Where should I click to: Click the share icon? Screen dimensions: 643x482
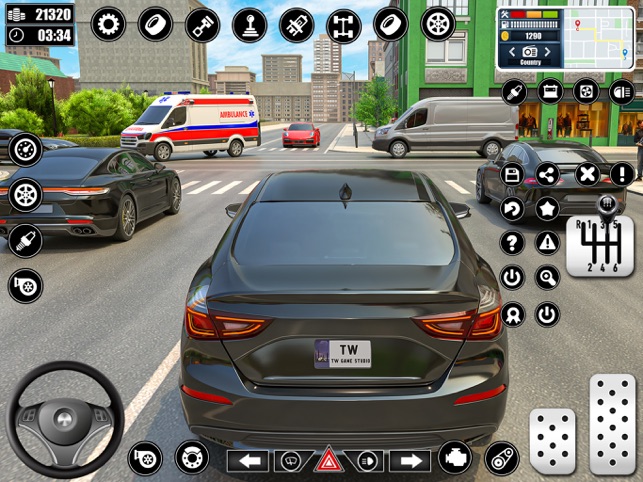point(548,175)
